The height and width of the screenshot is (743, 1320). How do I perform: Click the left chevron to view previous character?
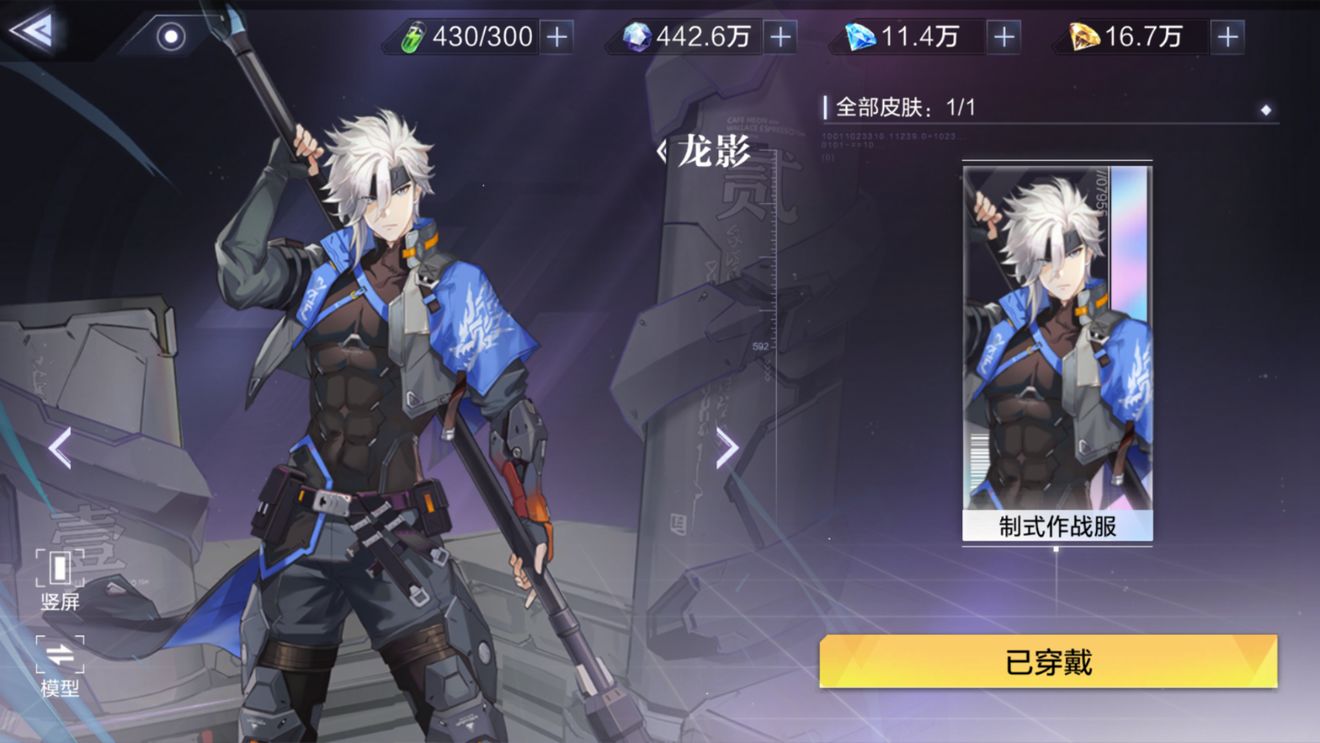click(x=57, y=448)
